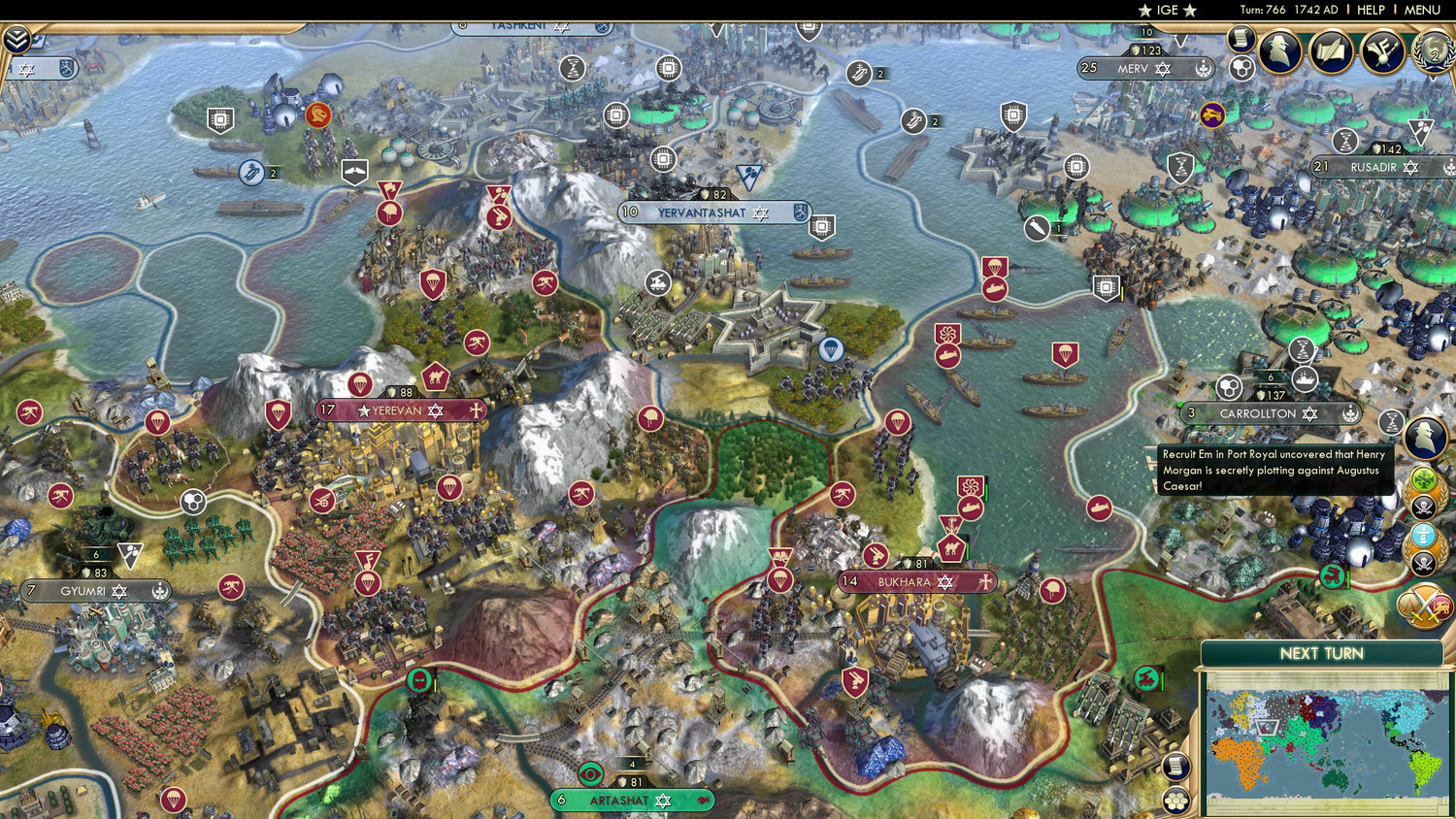Toggle the IGE star in the top bar
This screenshot has height=819, width=1456.
pos(1146,9)
